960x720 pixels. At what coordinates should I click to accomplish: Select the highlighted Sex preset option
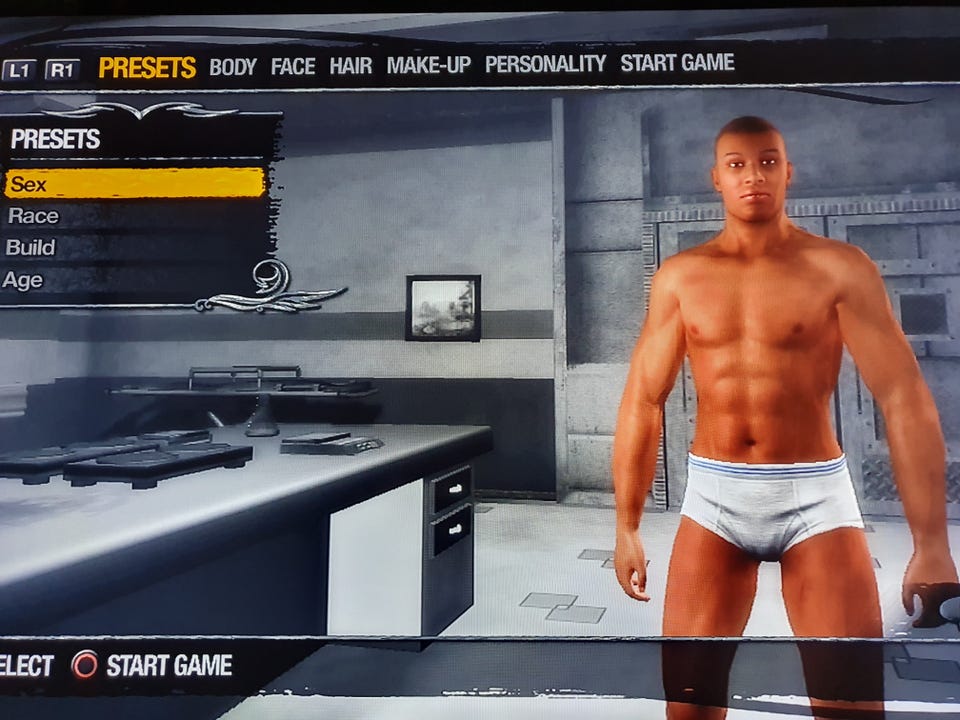(x=134, y=184)
